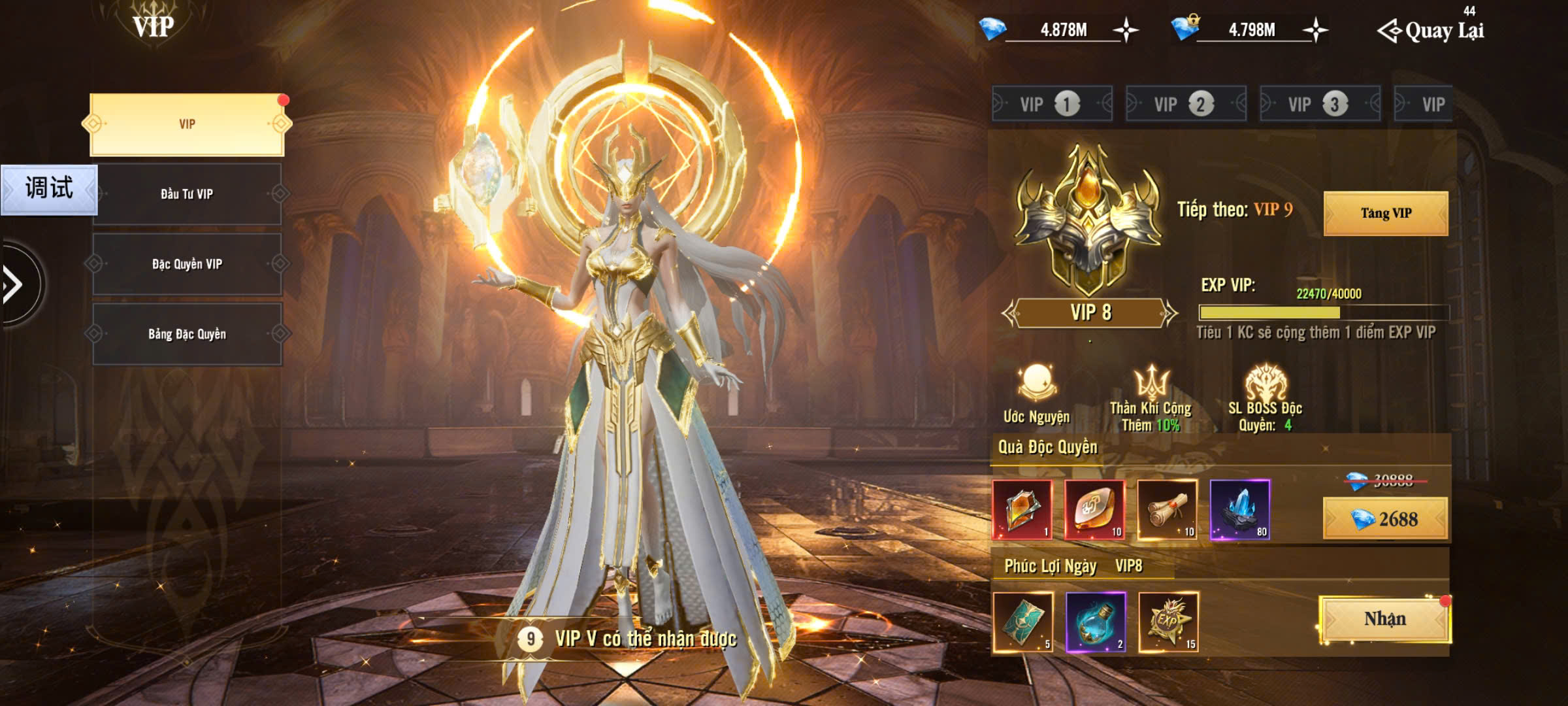Screen dimensions: 1568x706
Task: Open the Đặc Quyền VIP section
Action: [187, 264]
